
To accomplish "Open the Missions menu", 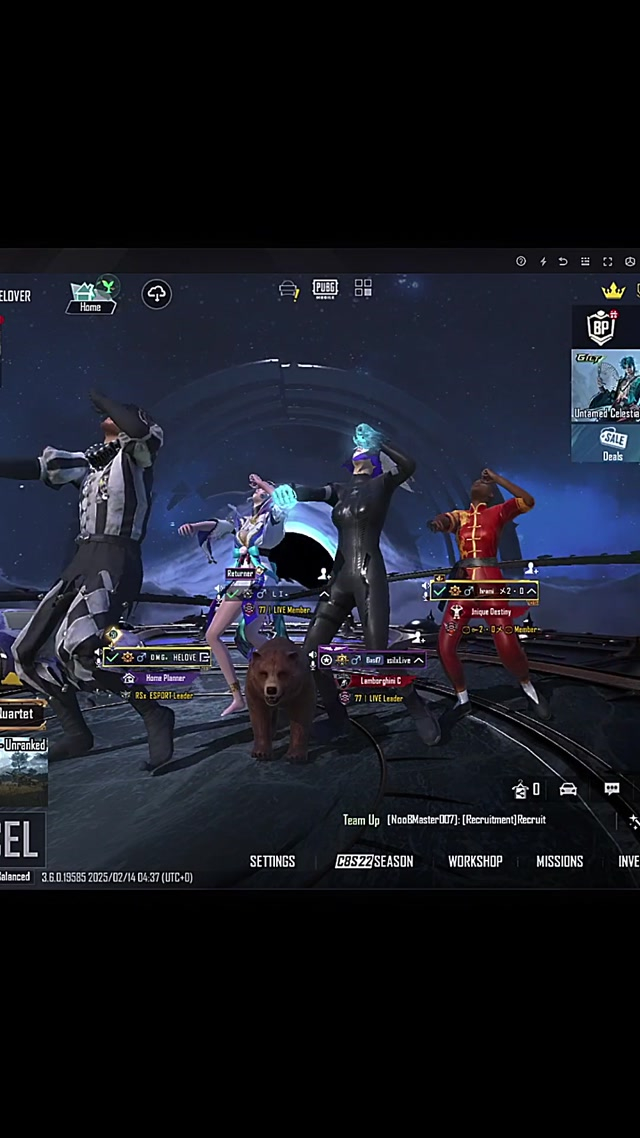I will [559, 861].
